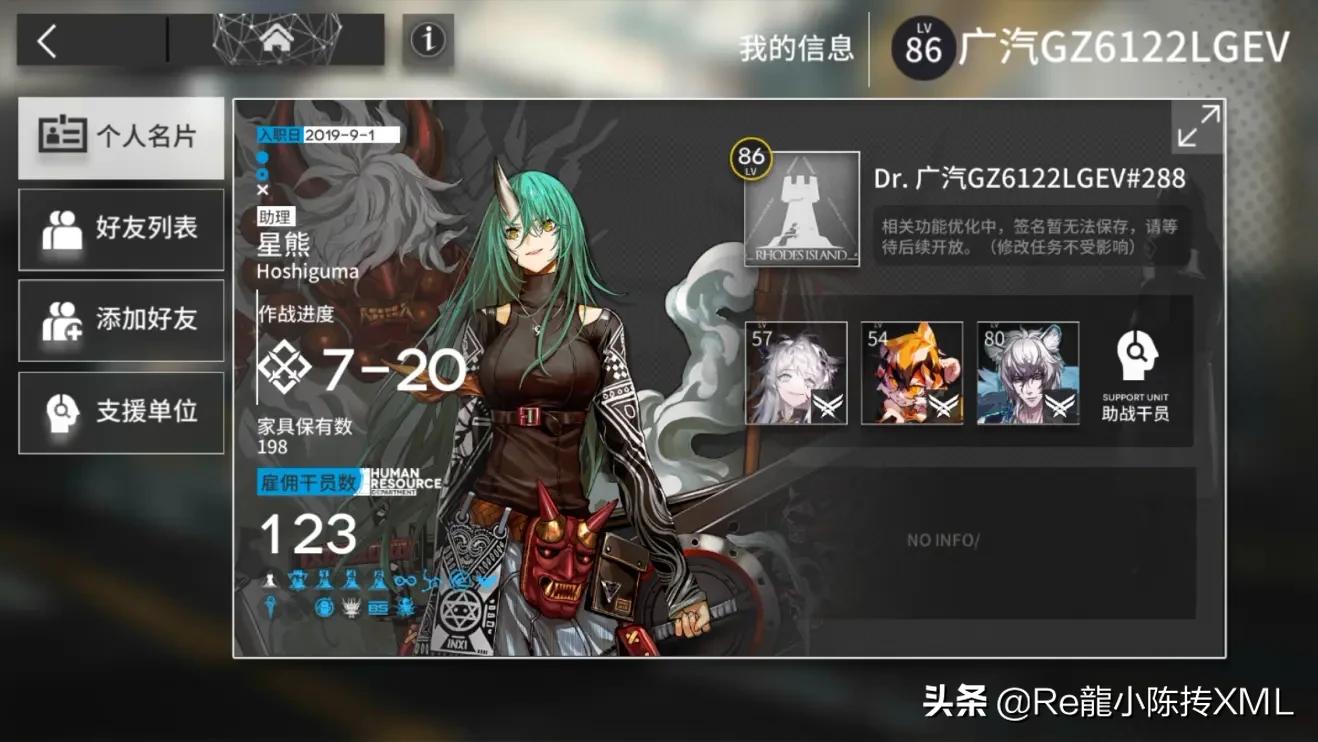1318x742 pixels.
Task: Open the Friends List (好友列表) panel
Action: (x=120, y=229)
